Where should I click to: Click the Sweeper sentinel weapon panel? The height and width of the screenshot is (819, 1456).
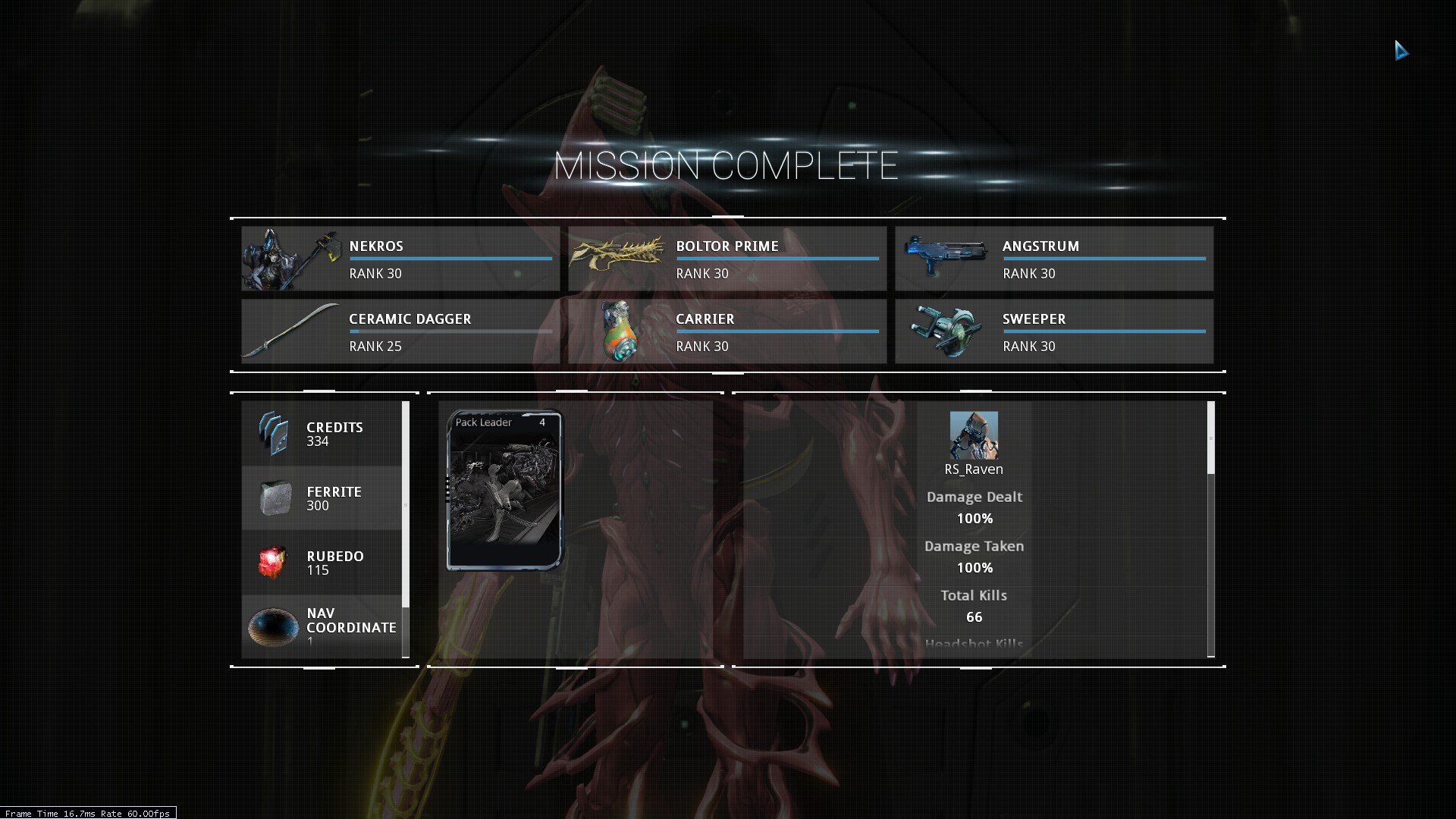pos(1053,331)
